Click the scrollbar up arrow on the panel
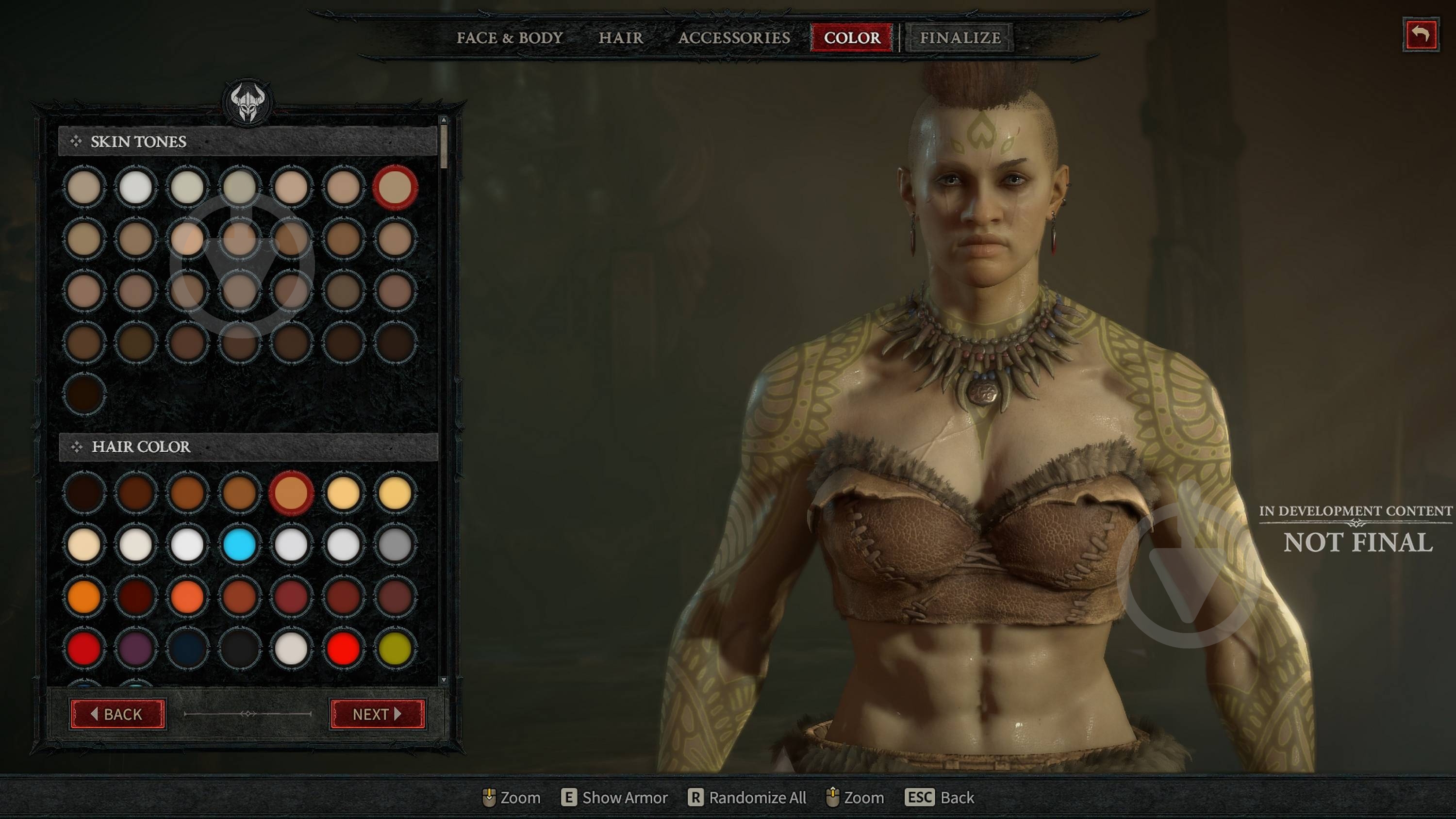The image size is (1456, 819). (444, 120)
